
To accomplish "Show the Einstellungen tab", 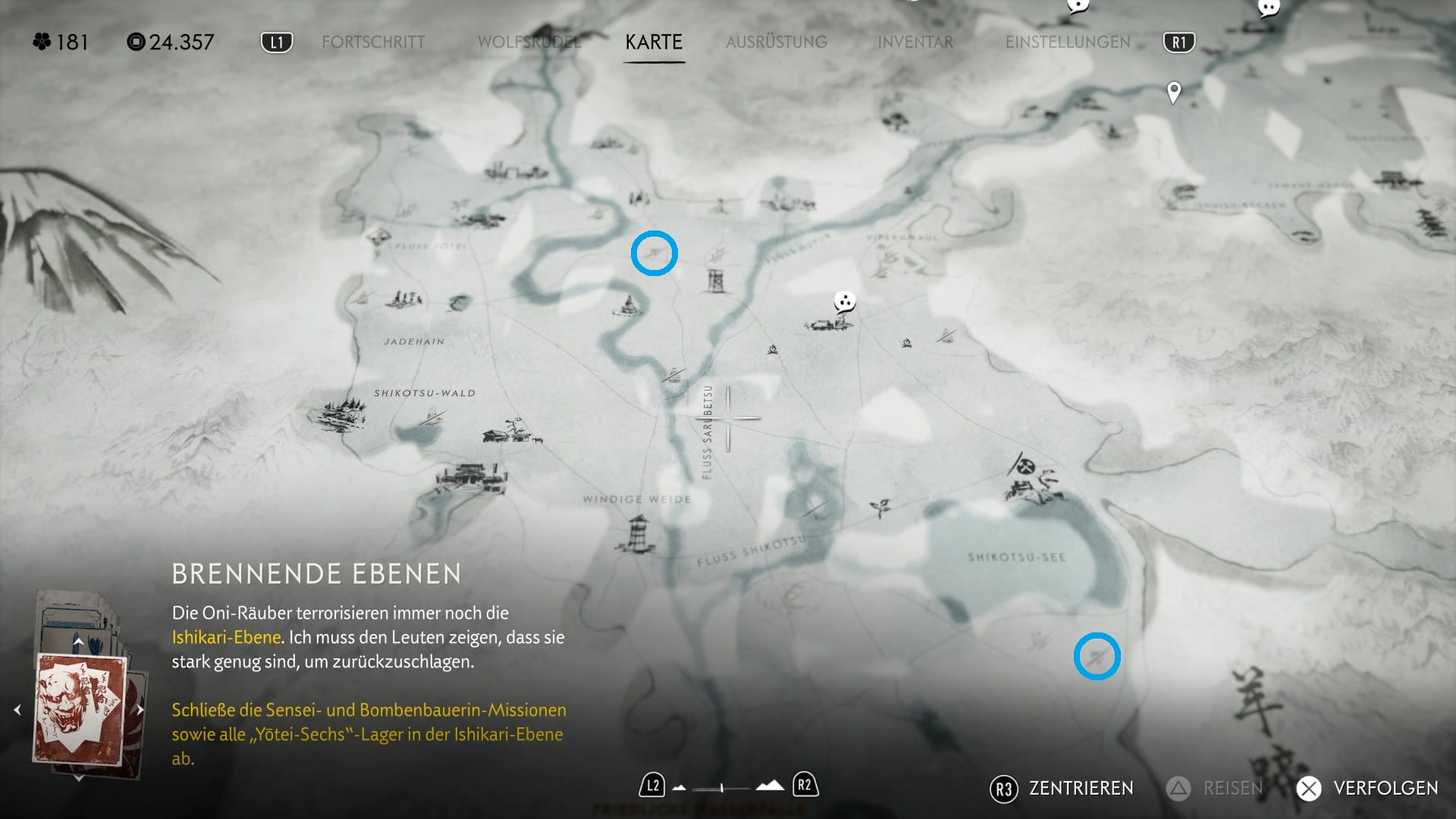I will pyautogui.click(x=1068, y=42).
